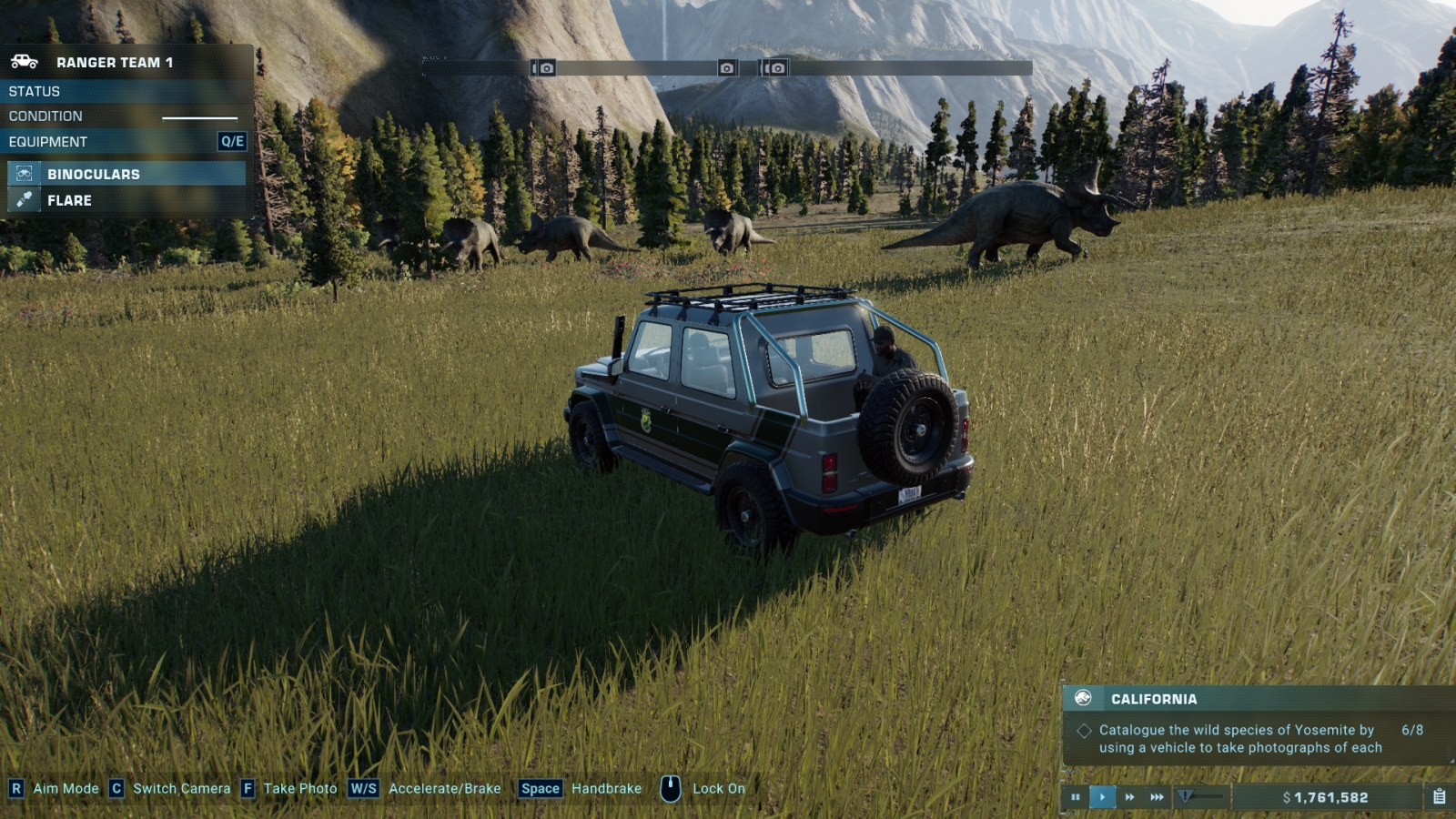1456x819 pixels.
Task: Set game to double fast-forward speed
Action: click(1129, 797)
